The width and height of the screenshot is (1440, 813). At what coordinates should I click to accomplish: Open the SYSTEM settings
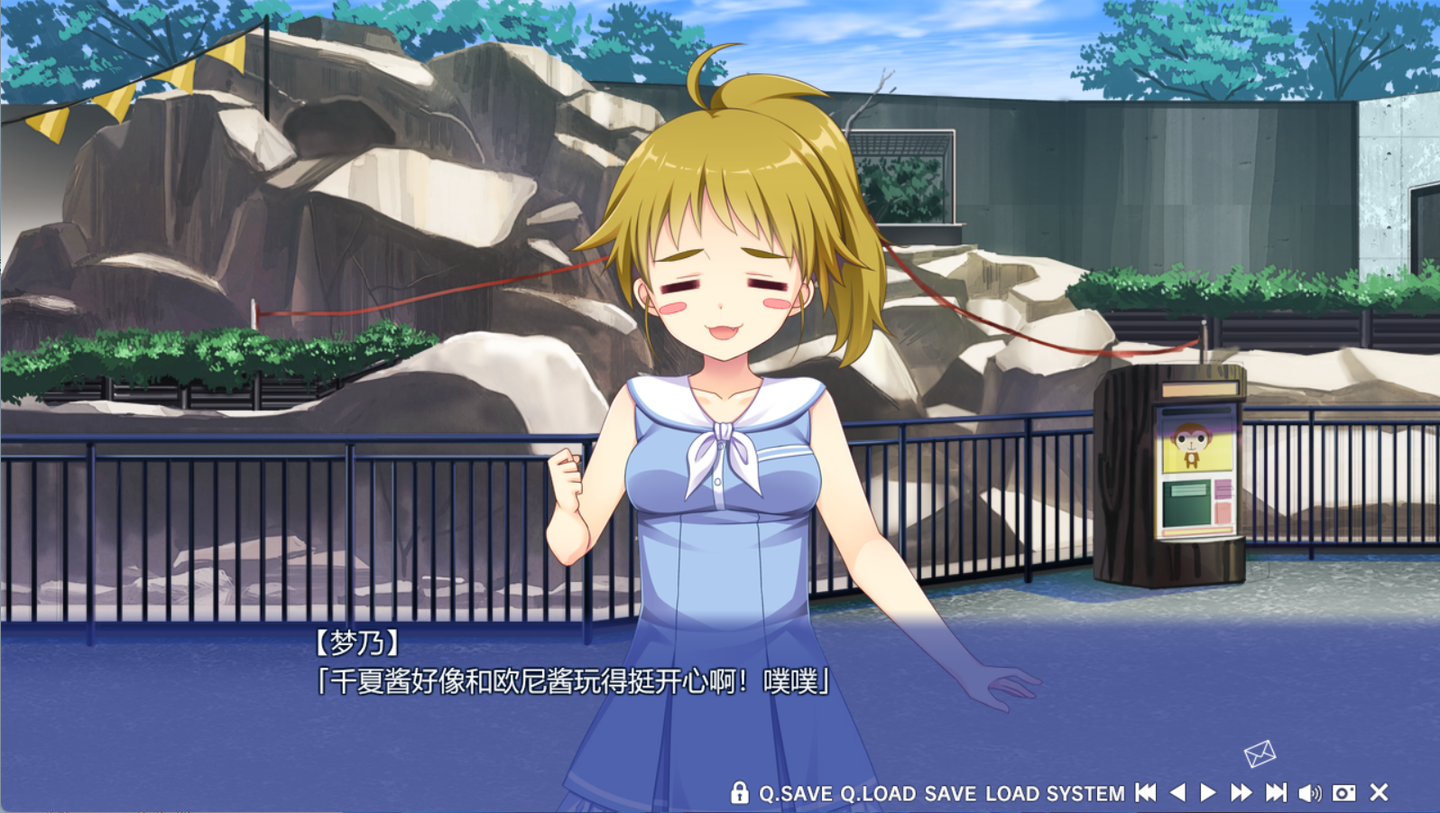point(1085,793)
